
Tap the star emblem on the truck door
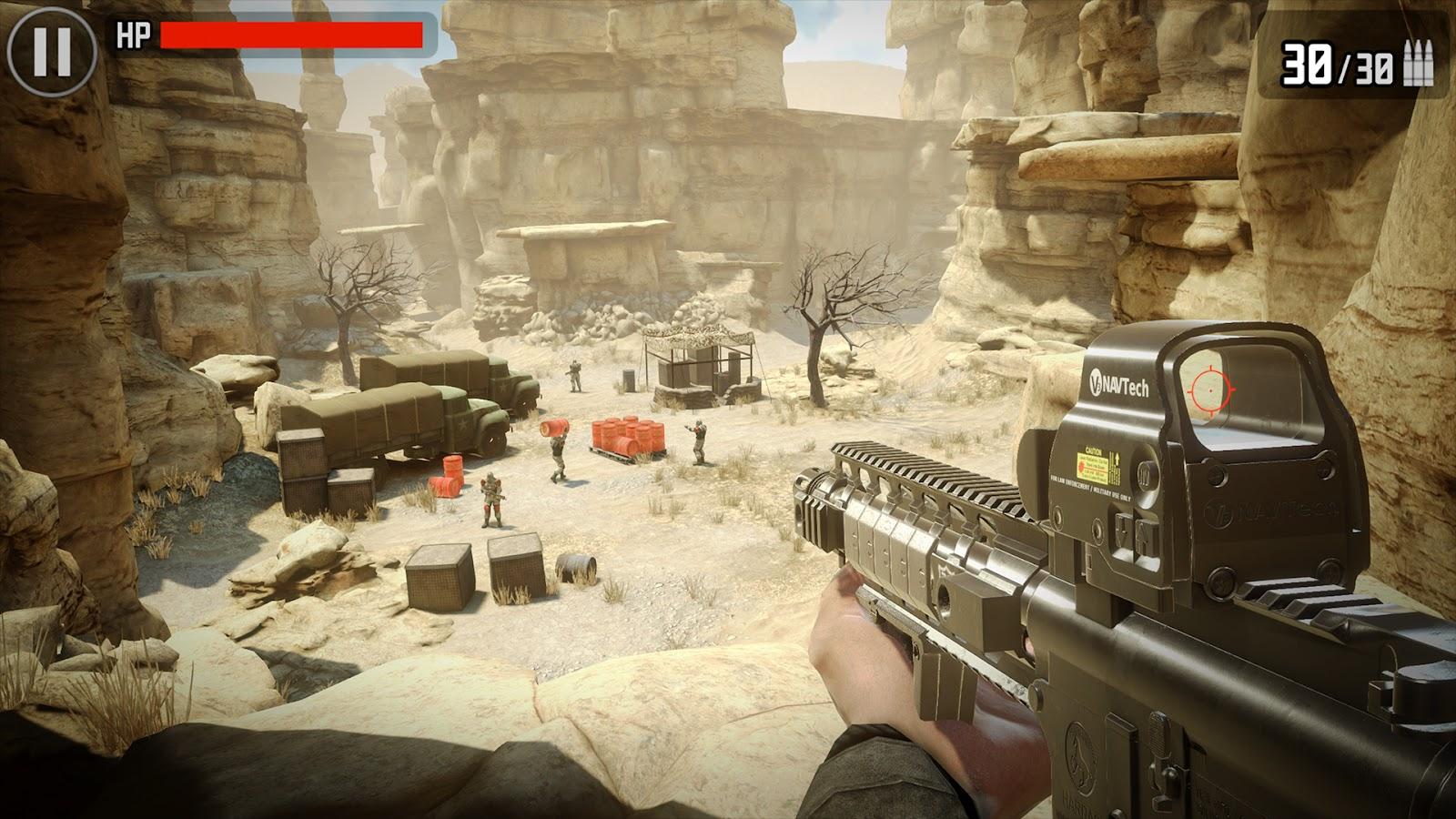tap(463, 426)
